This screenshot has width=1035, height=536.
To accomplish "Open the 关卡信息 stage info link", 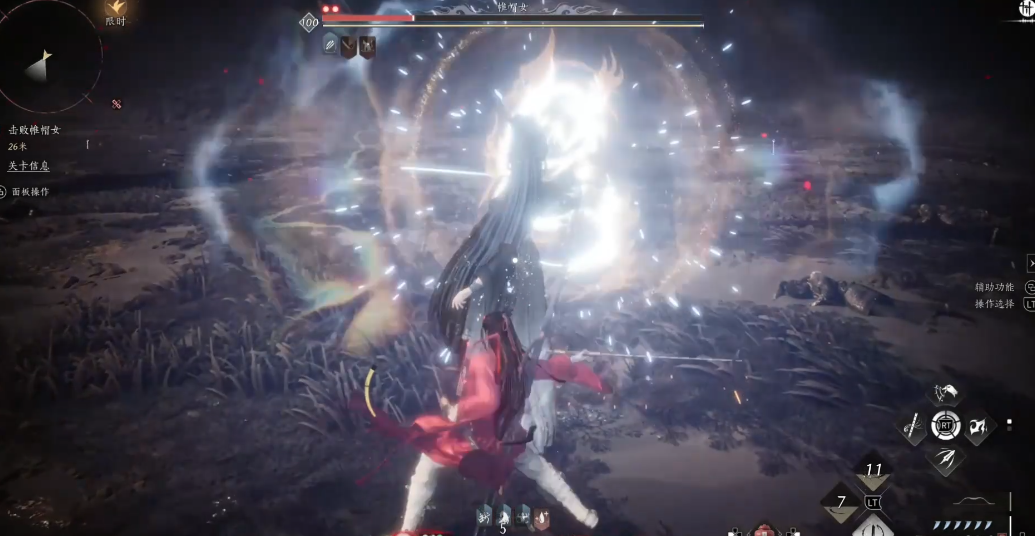I will 28,166.
